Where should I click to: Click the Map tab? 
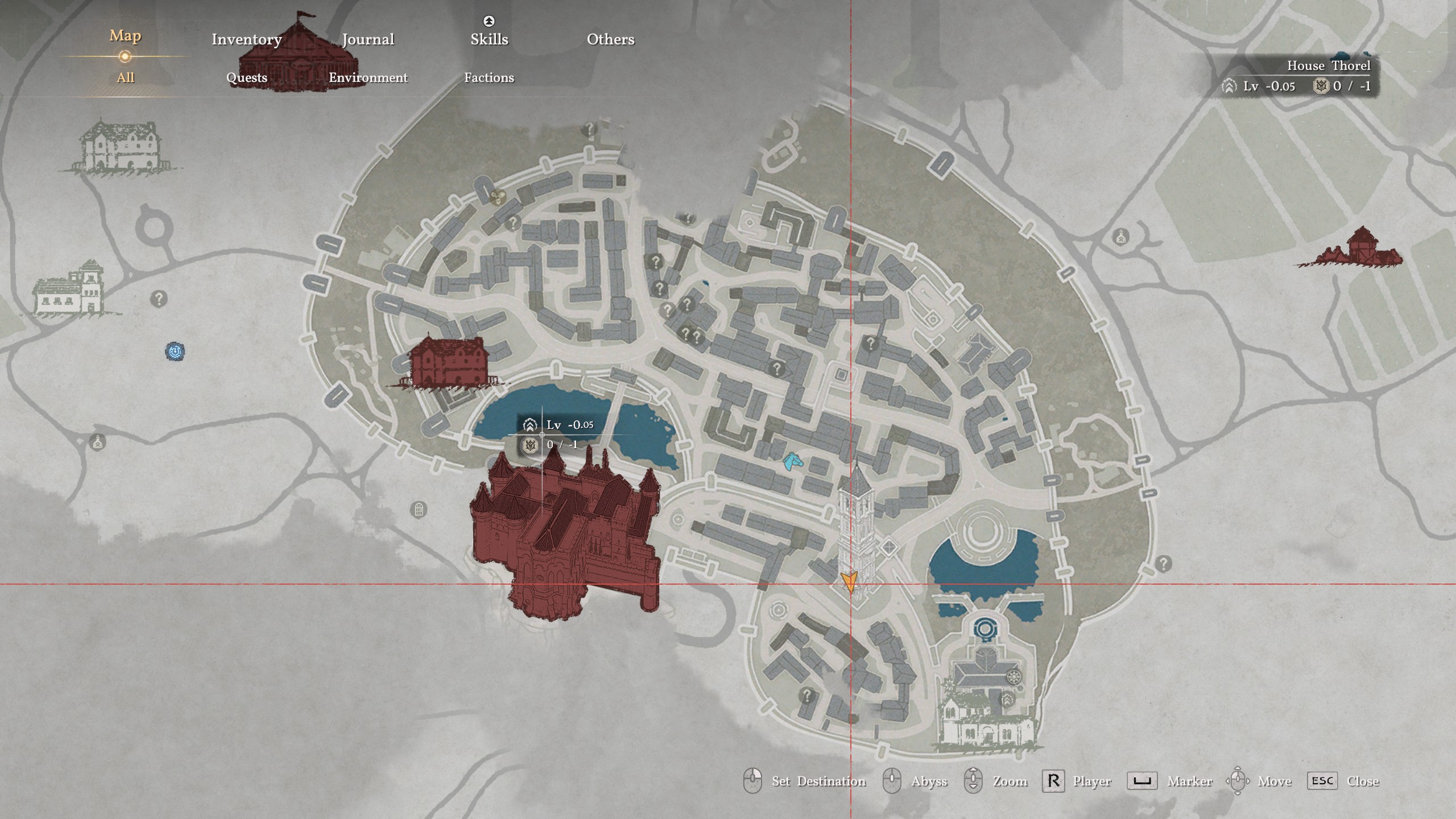(x=125, y=36)
